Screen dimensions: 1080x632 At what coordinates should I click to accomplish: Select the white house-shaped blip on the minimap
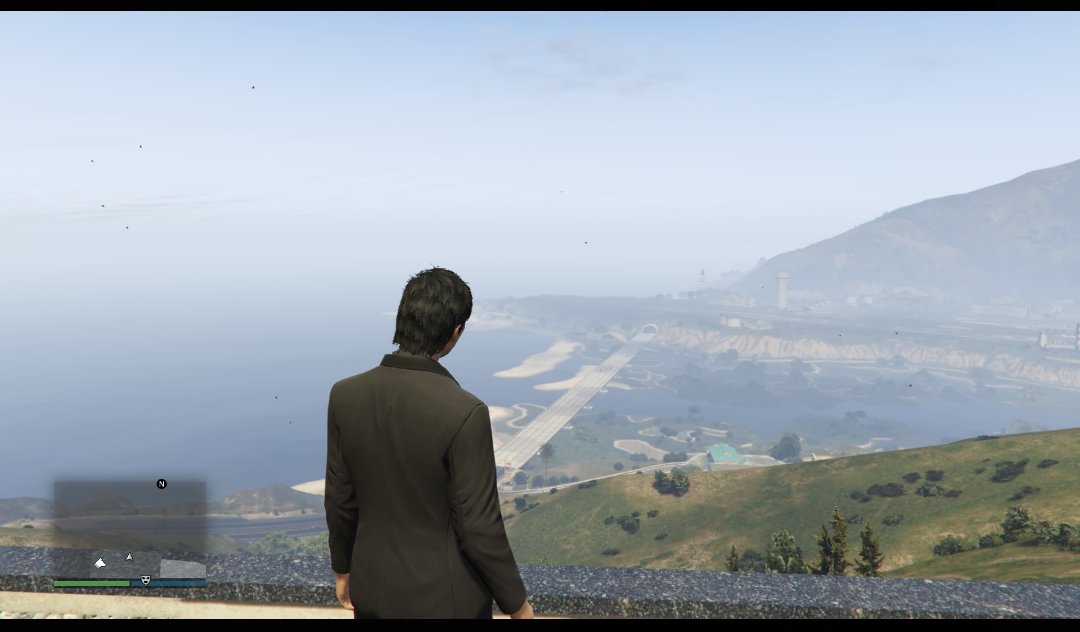(100, 563)
